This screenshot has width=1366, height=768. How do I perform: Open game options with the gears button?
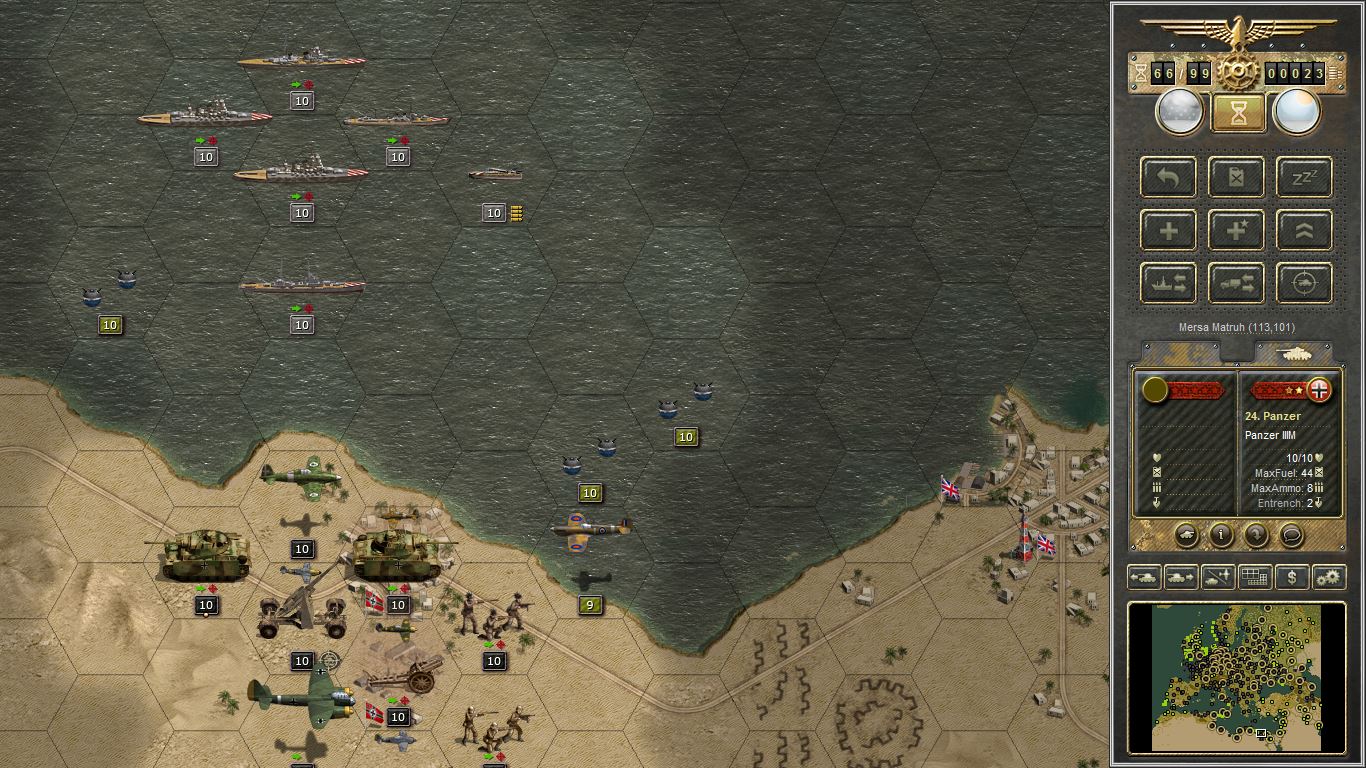tap(1329, 577)
